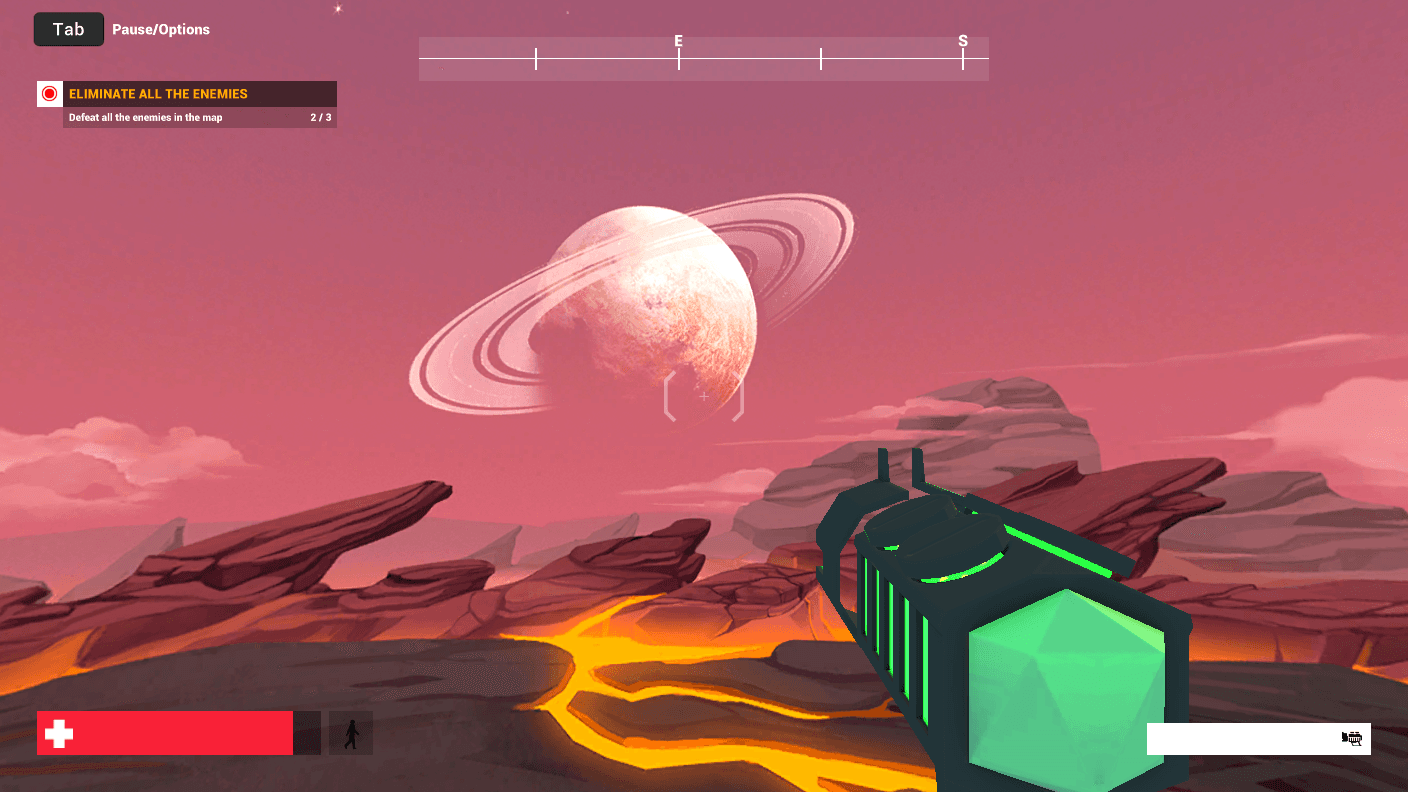Select the walking stamina indicator icon

(x=350, y=733)
